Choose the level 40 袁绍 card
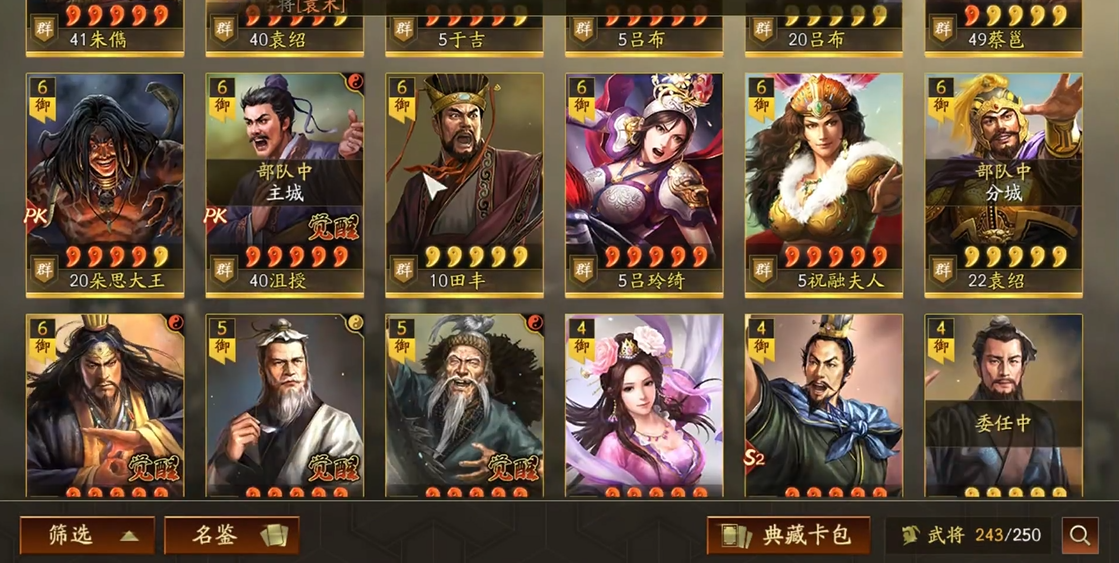The image size is (1119, 563). tap(285, 27)
